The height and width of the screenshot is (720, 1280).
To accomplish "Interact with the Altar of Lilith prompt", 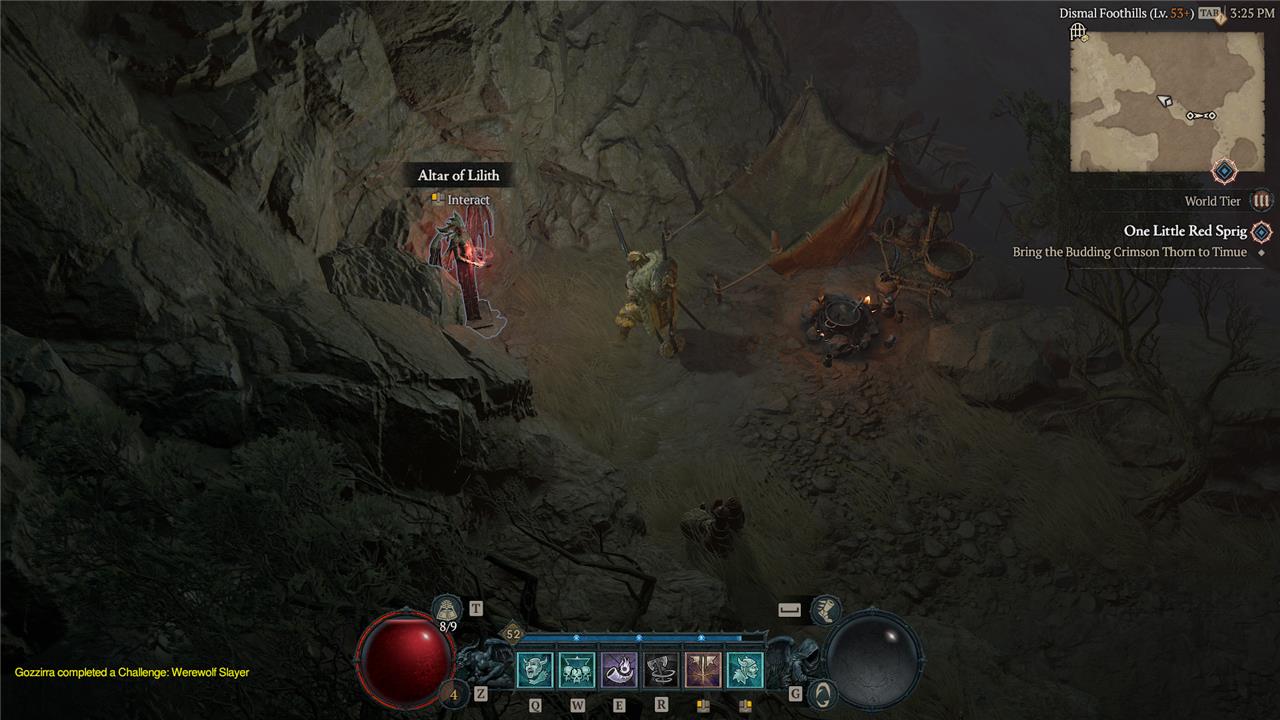I will tap(459, 199).
